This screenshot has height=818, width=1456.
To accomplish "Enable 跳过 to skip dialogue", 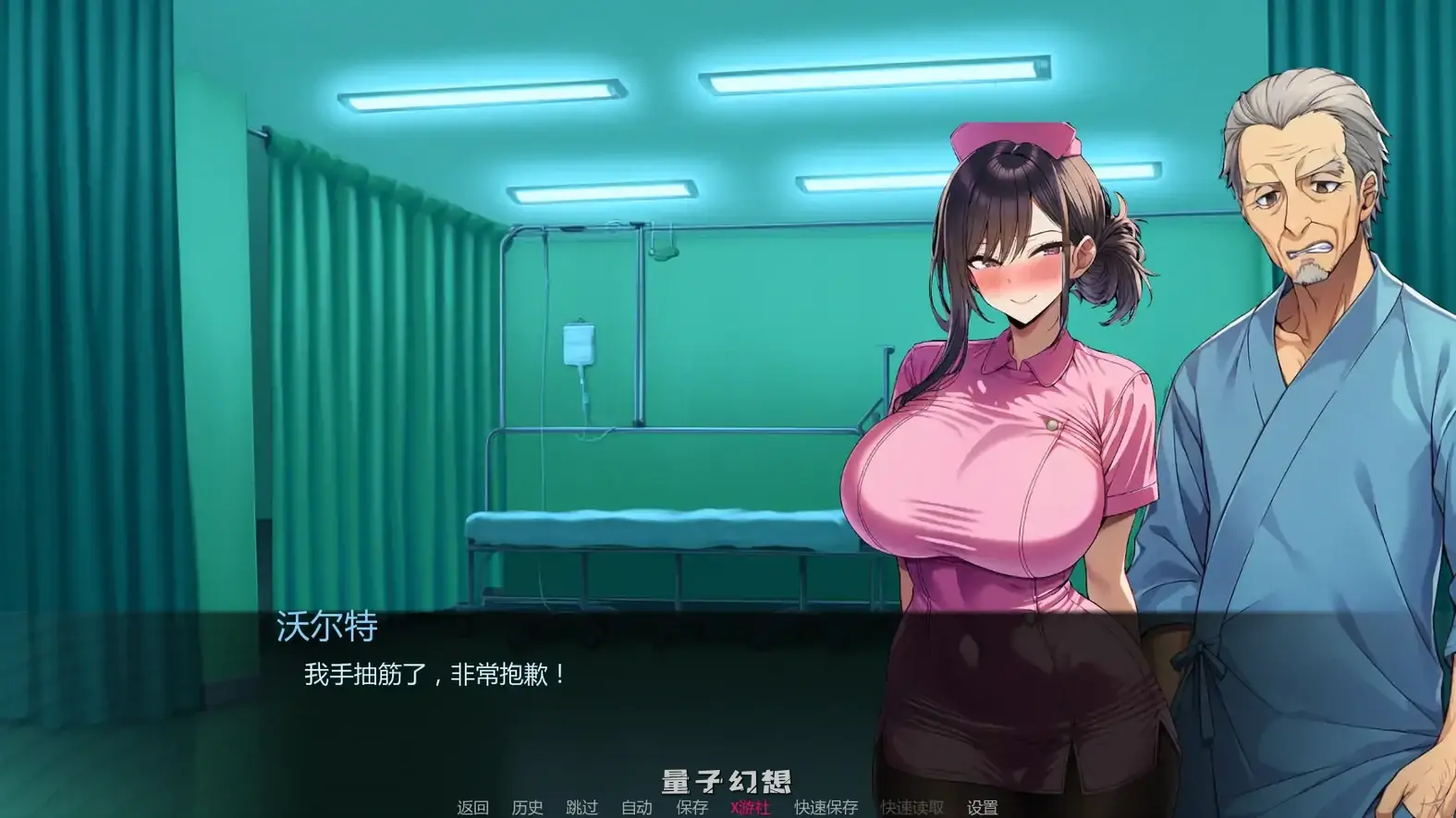I will point(583,807).
